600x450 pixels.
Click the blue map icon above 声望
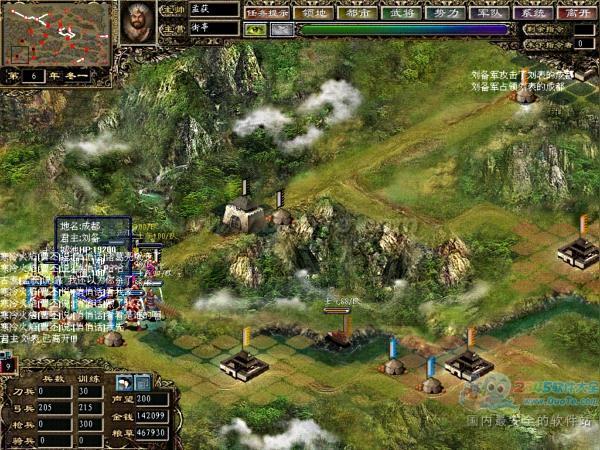(x=142, y=381)
